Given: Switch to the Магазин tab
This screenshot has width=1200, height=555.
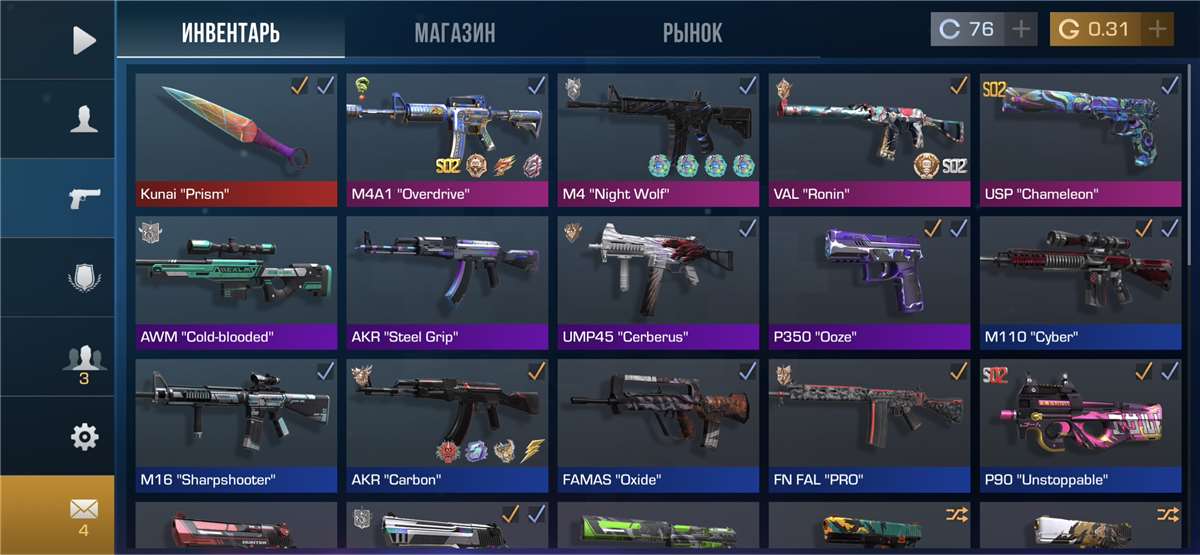Looking at the screenshot, I should pos(455,32).
